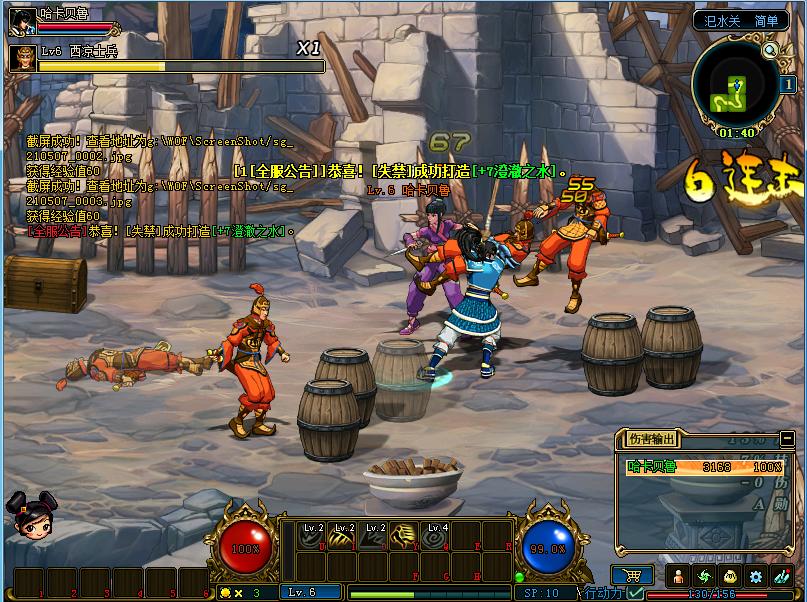The height and width of the screenshot is (602, 807).
Task: Open the shopping cart store
Action: (x=630, y=575)
